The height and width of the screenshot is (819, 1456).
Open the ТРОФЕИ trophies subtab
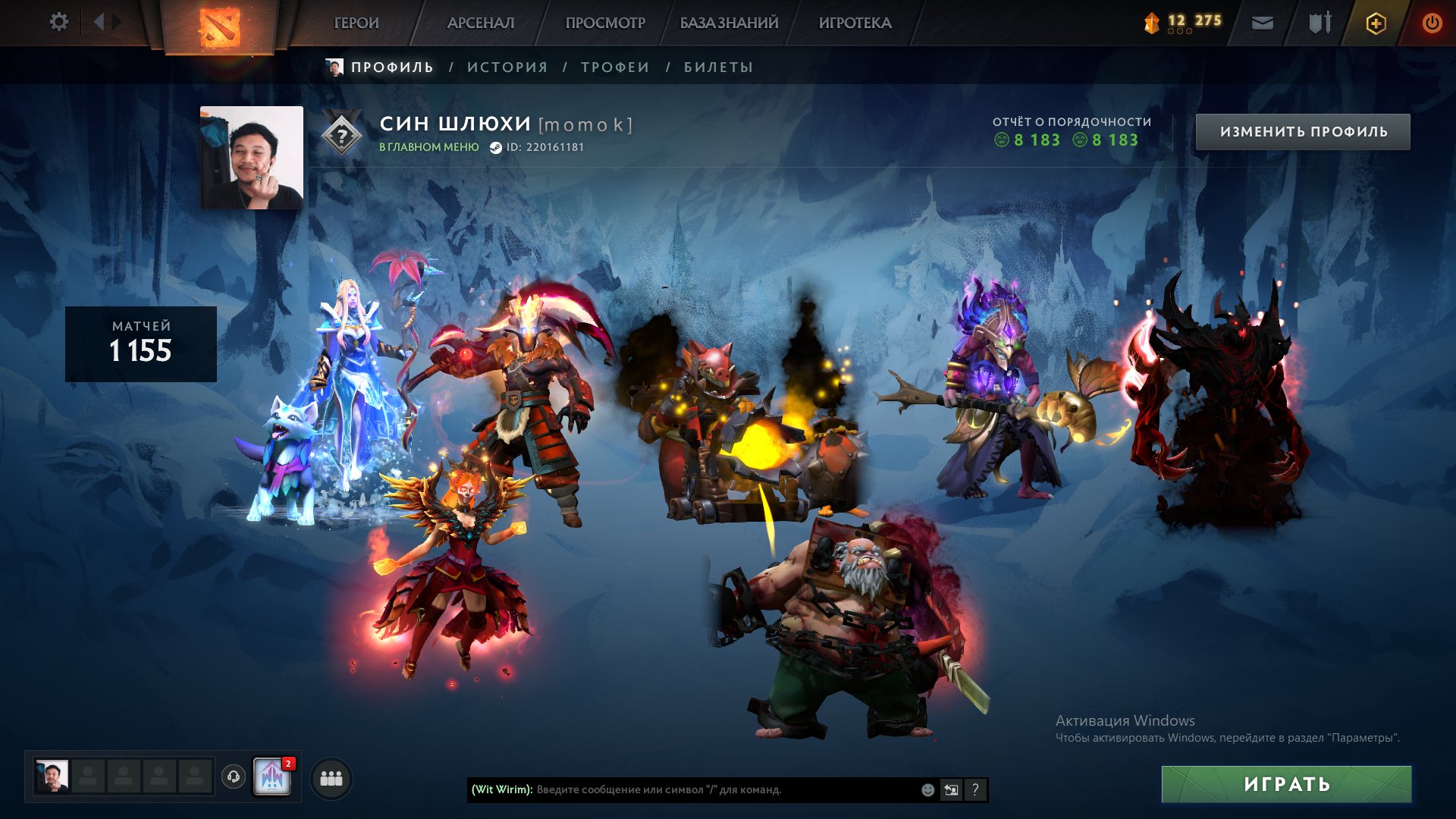[615, 67]
